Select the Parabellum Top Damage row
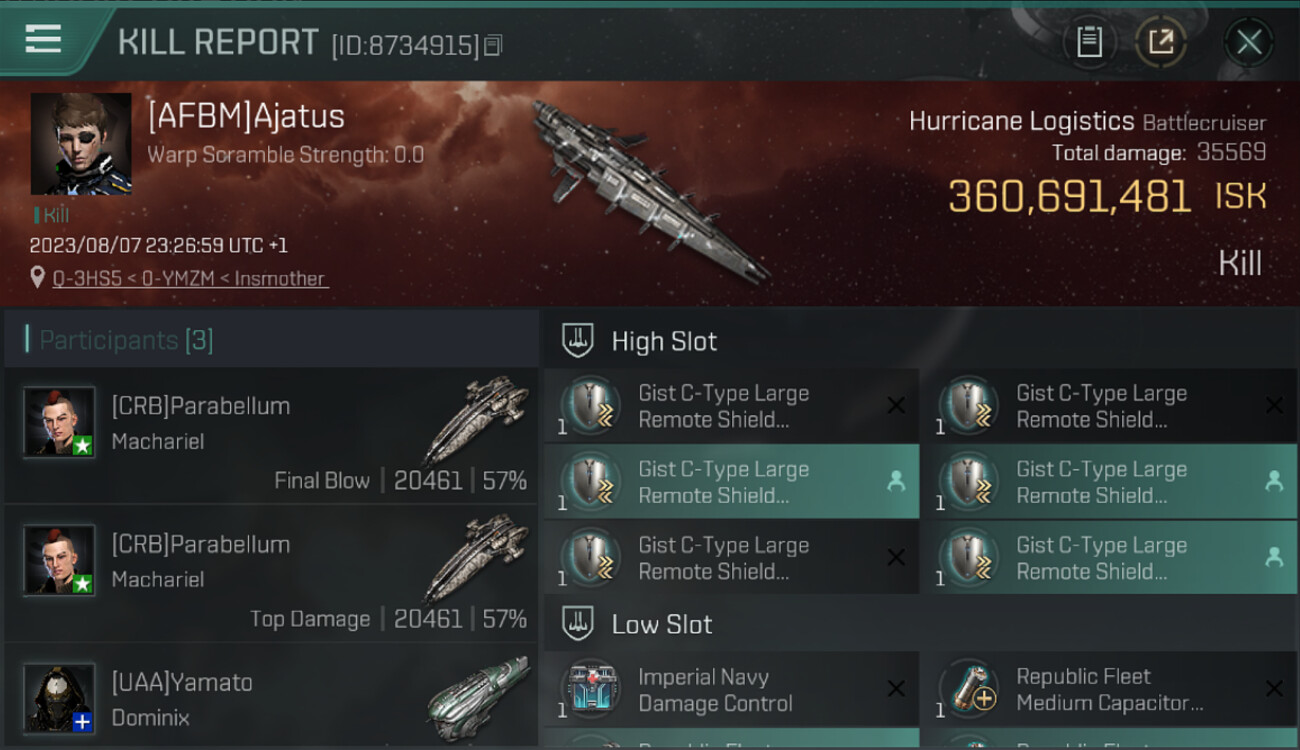Image resolution: width=1300 pixels, height=750 pixels. (x=271, y=574)
